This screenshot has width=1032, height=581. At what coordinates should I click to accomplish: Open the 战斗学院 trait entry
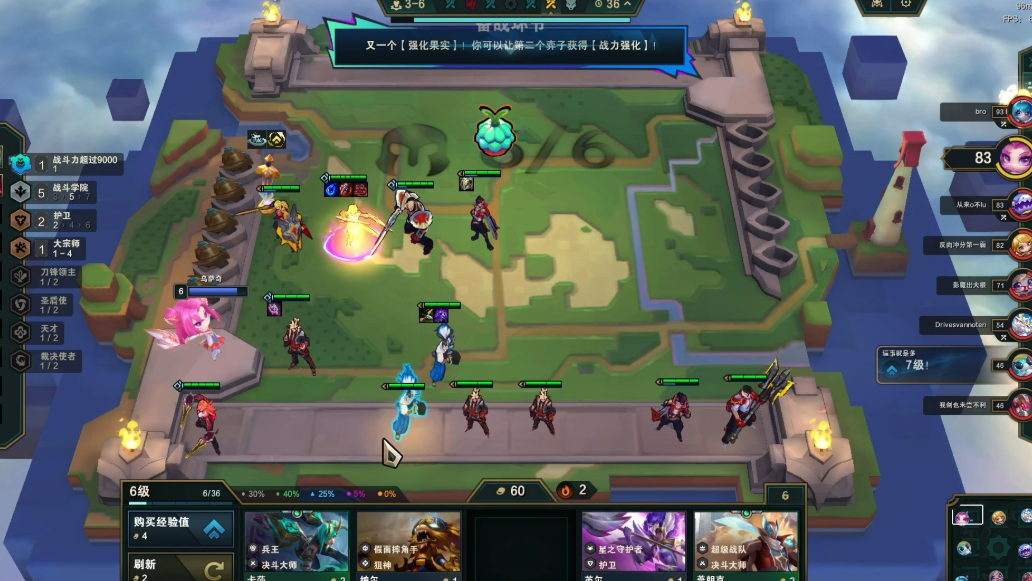pyautogui.click(x=62, y=191)
